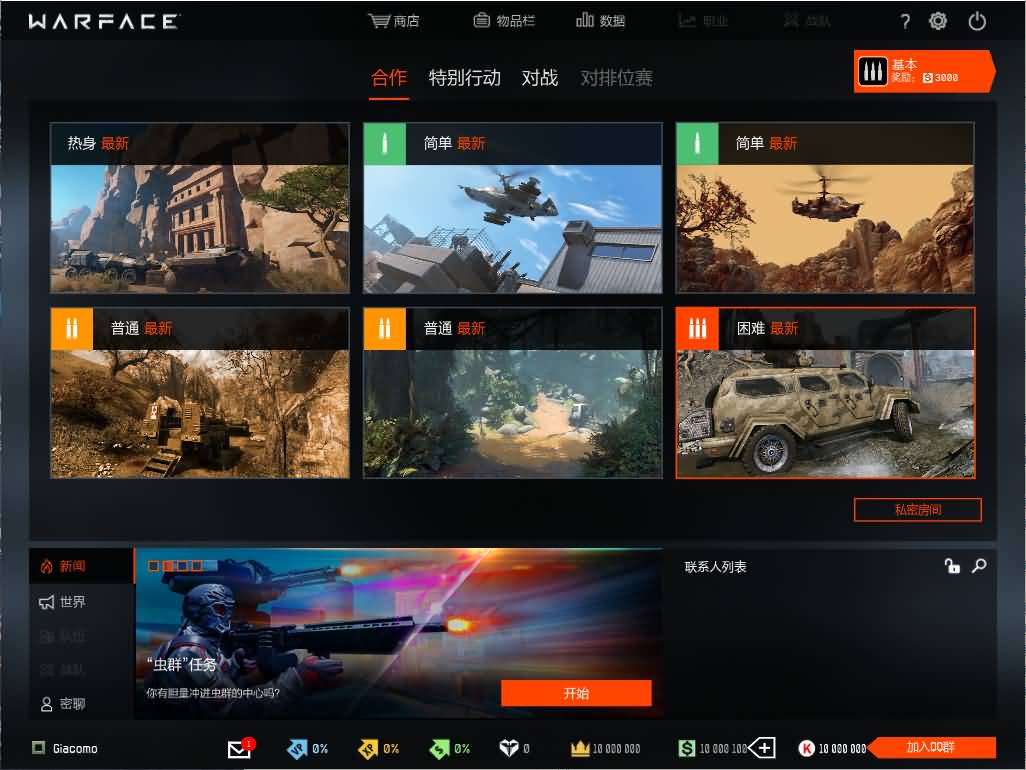Open the 新闻 news section
This screenshot has height=770, width=1026.
tap(72, 566)
